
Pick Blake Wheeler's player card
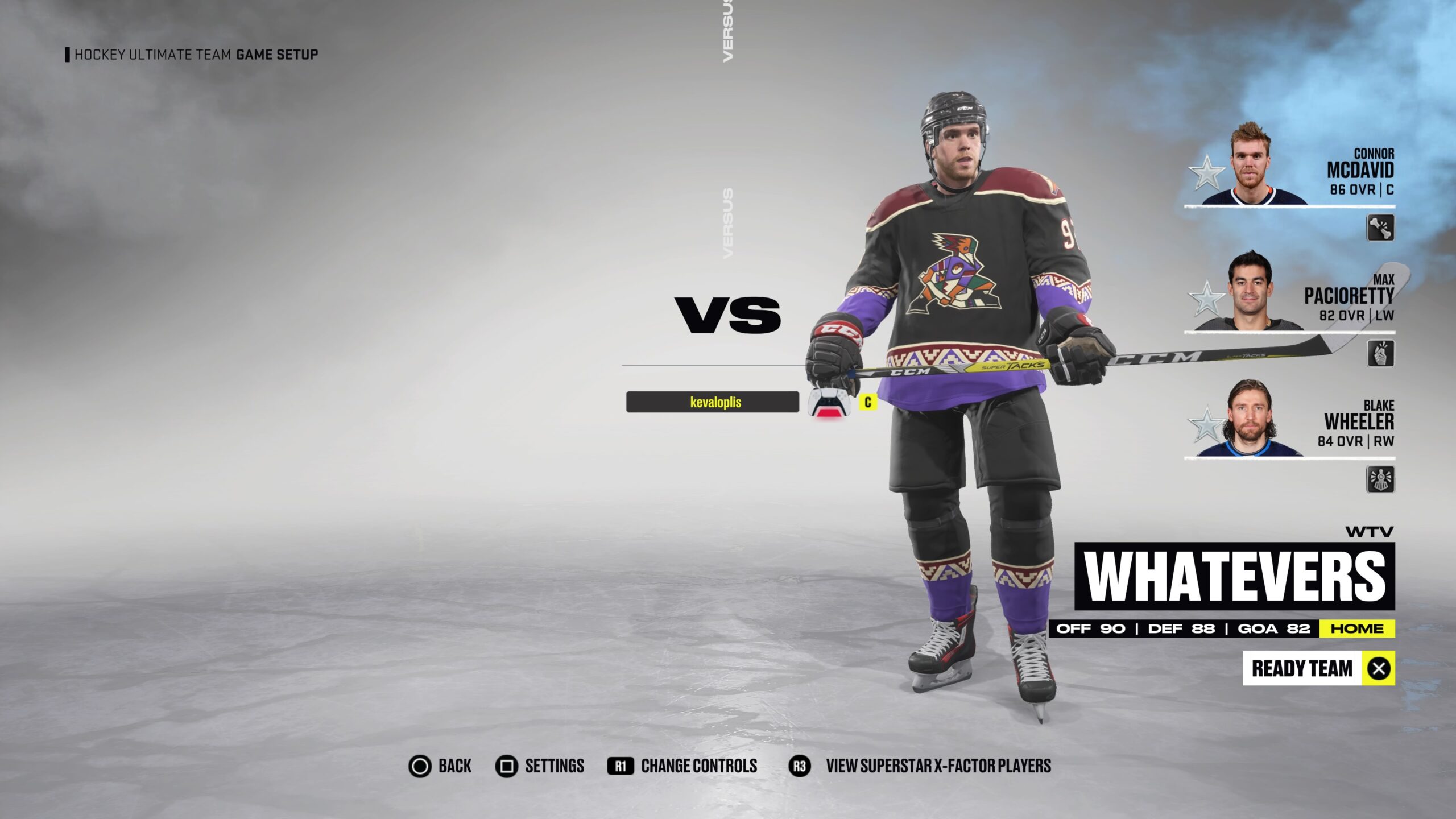1291,421
